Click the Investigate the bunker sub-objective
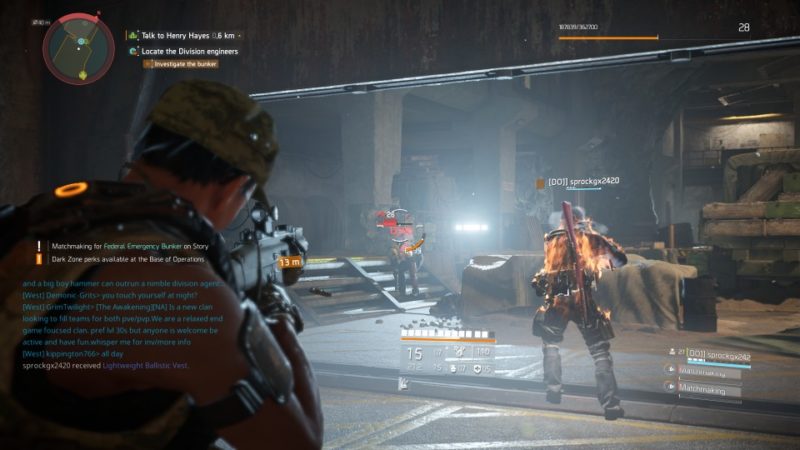The image size is (800, 450). point(185,64)
